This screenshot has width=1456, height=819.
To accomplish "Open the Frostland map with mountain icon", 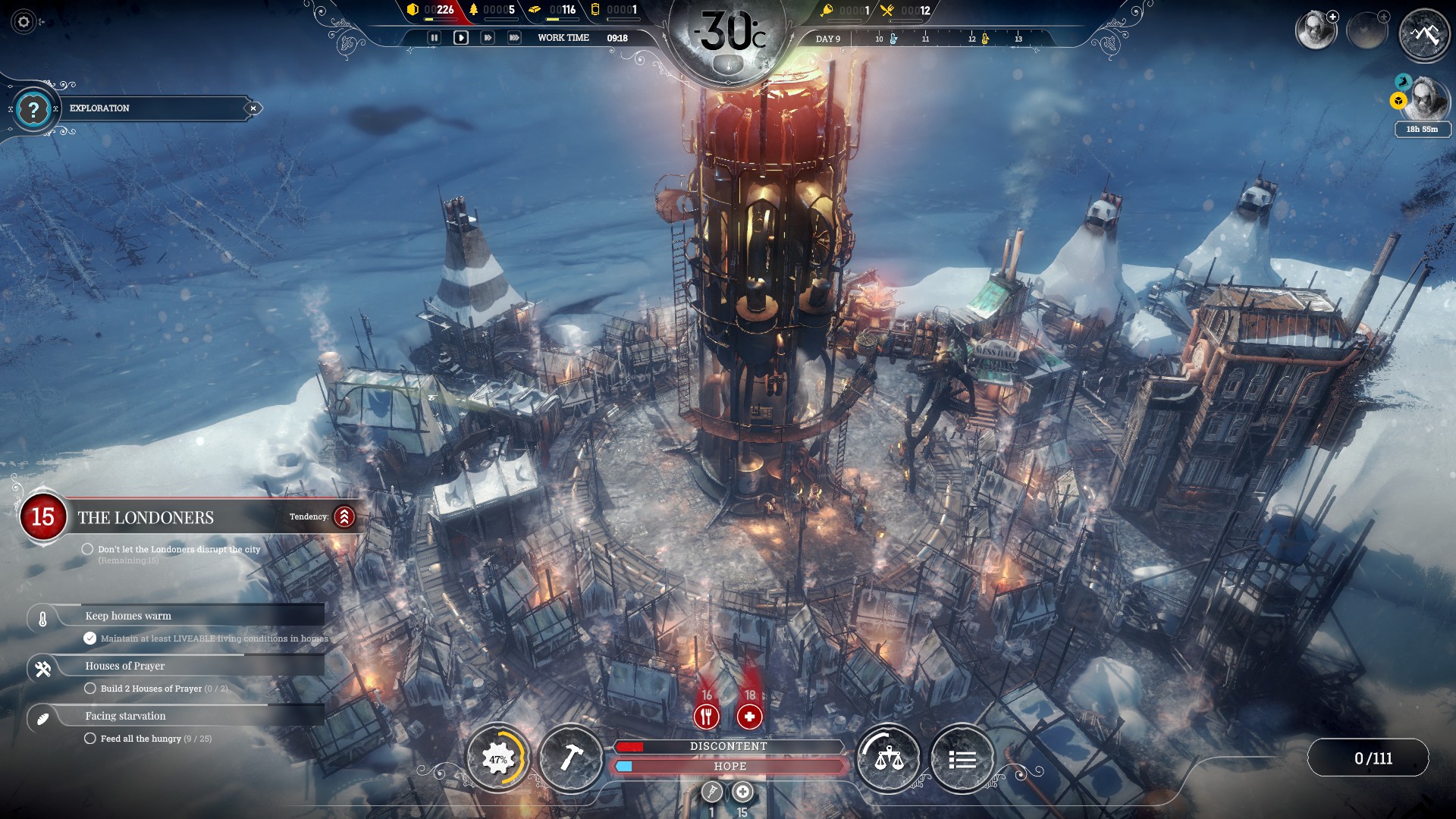I will [1424, 34].
